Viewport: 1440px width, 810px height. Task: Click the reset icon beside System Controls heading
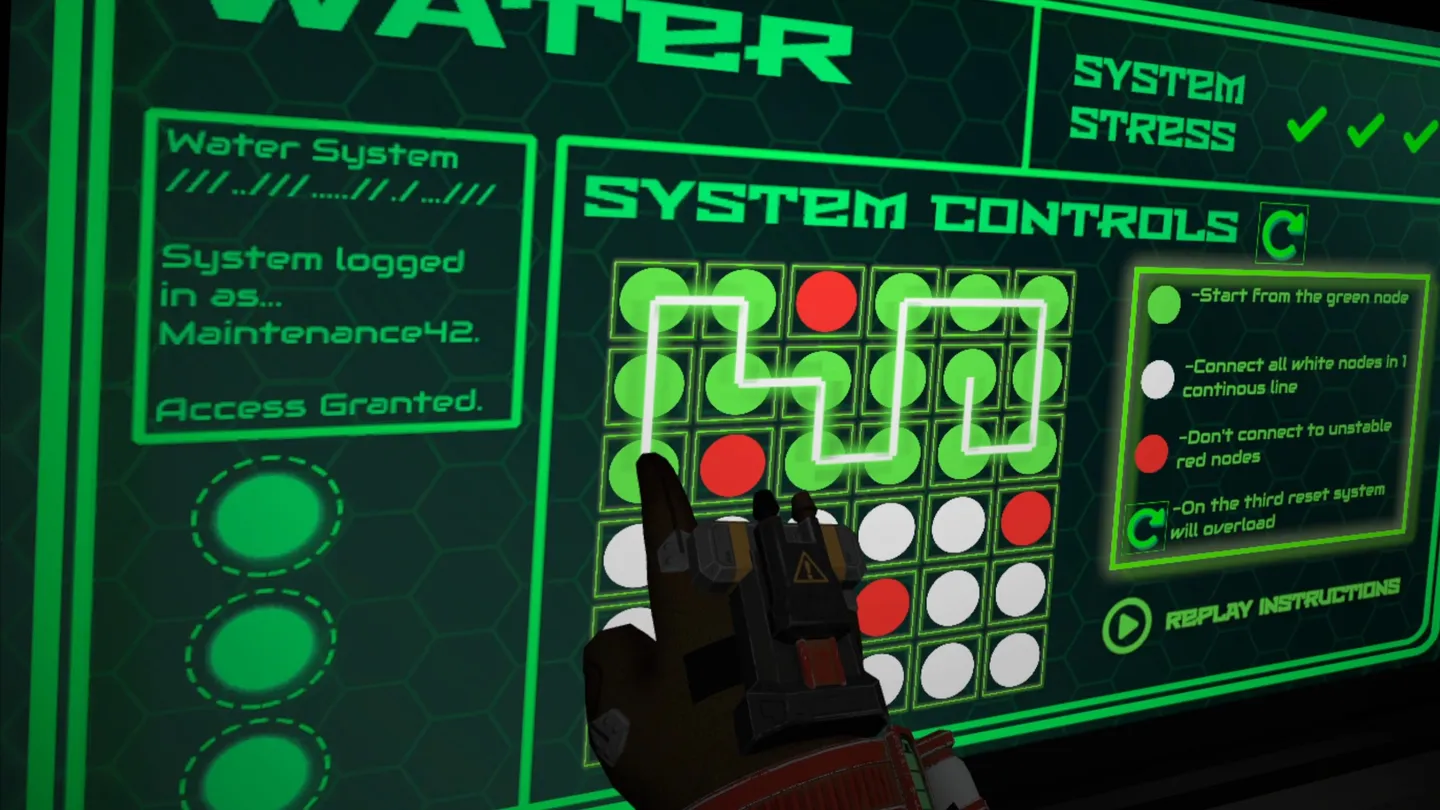point(1282,231)
